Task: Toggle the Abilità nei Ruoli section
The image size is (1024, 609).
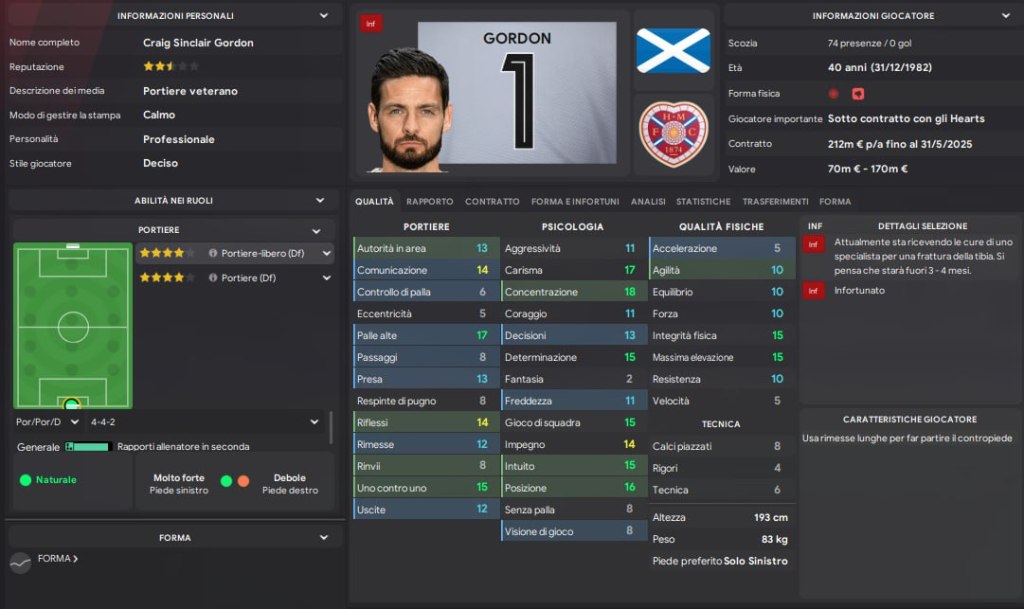Action: click(x=320, y=200)
